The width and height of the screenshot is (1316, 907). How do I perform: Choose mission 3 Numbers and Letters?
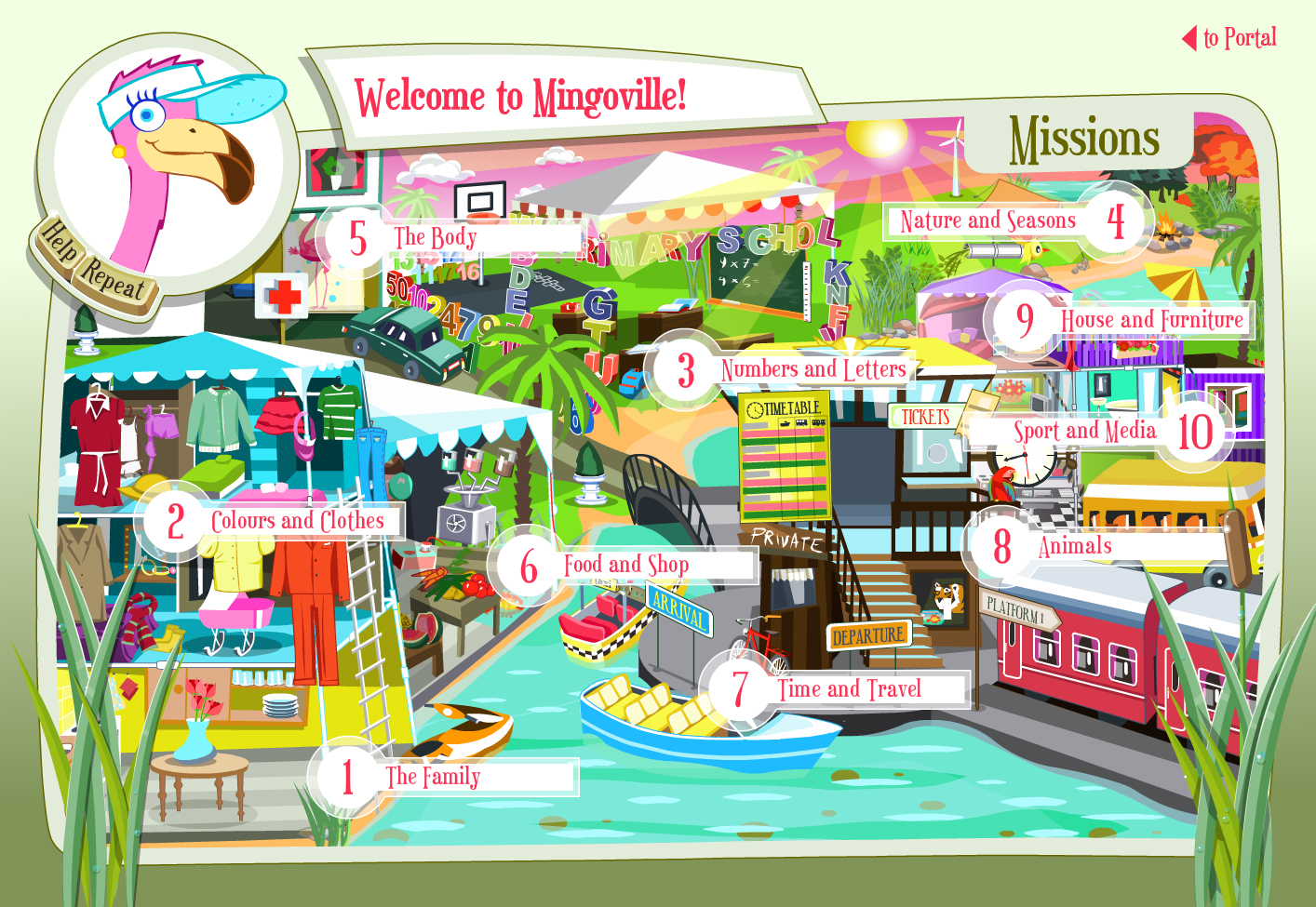coord(812,370)
